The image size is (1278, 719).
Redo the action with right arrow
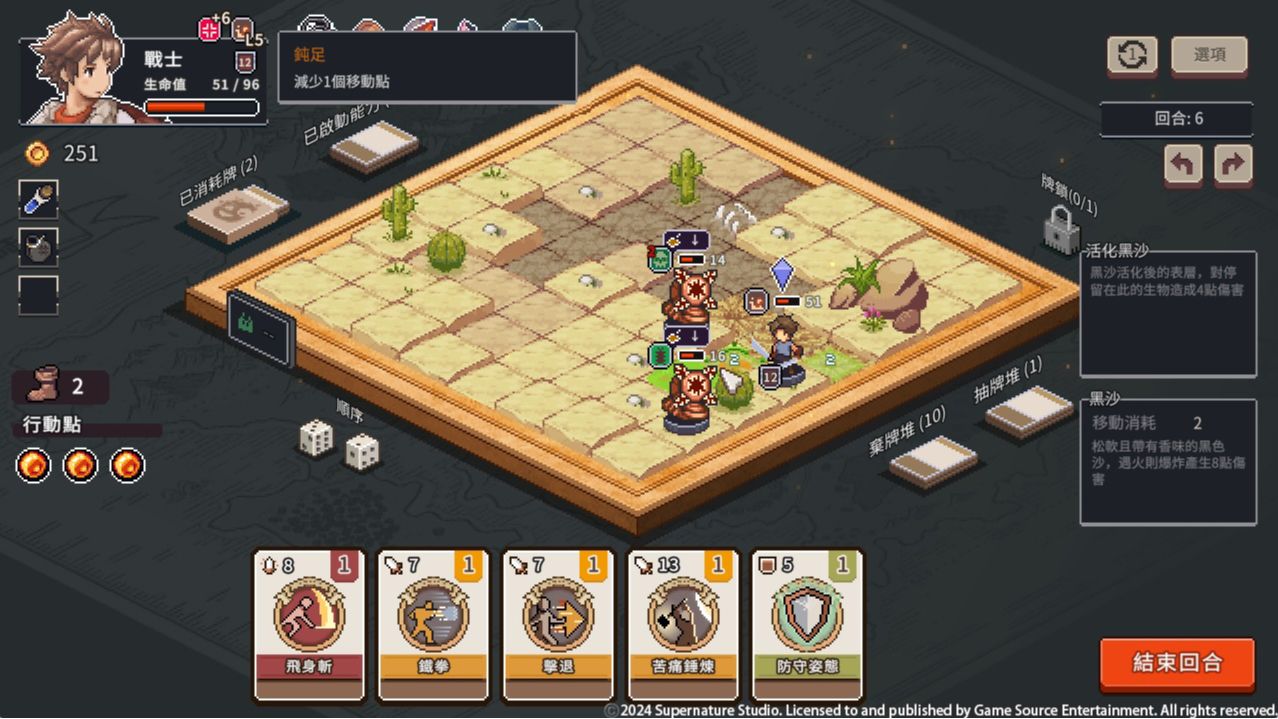coord(1233,164)
